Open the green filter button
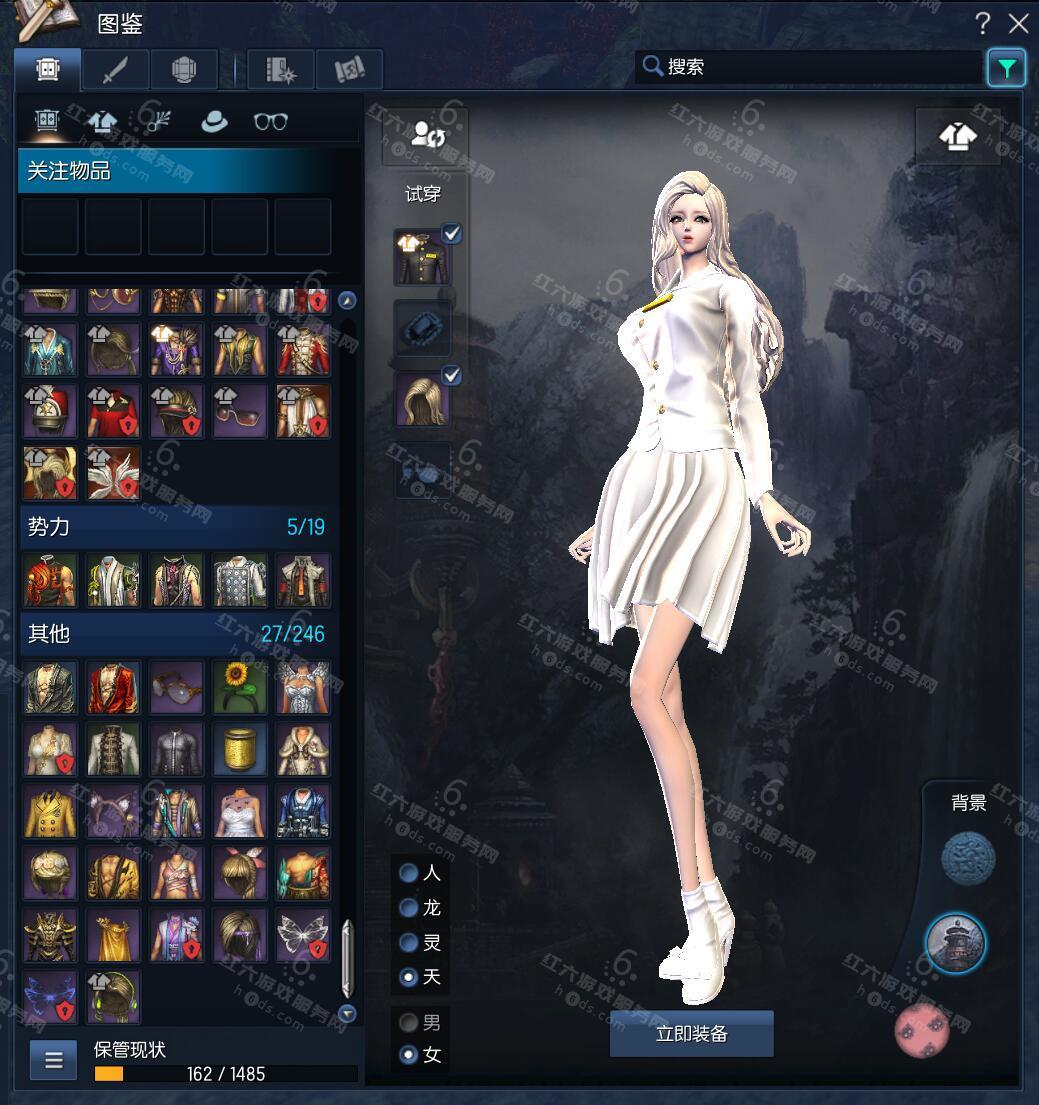This screenshot has height=1105, width=1039. coord(1006,68)
